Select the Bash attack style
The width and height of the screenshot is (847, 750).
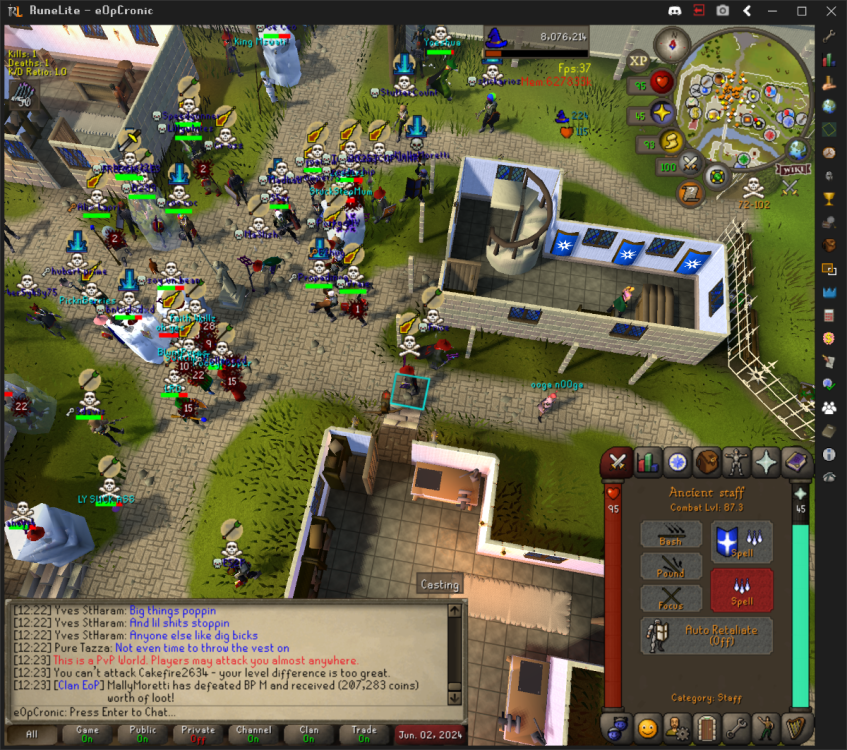(671, 535)
